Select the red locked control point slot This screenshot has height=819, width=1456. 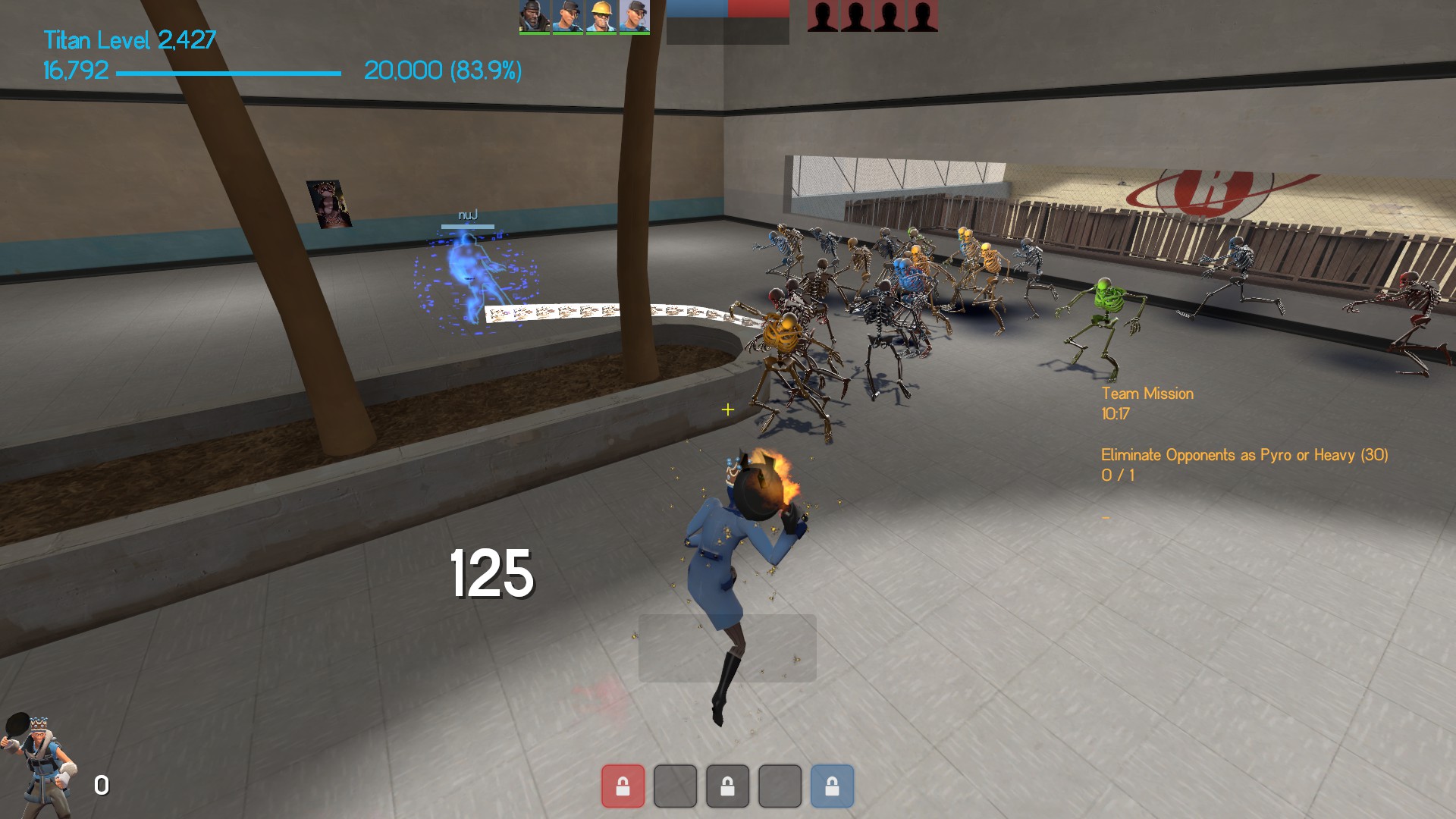pyautogui.click(x=623, y=786)
